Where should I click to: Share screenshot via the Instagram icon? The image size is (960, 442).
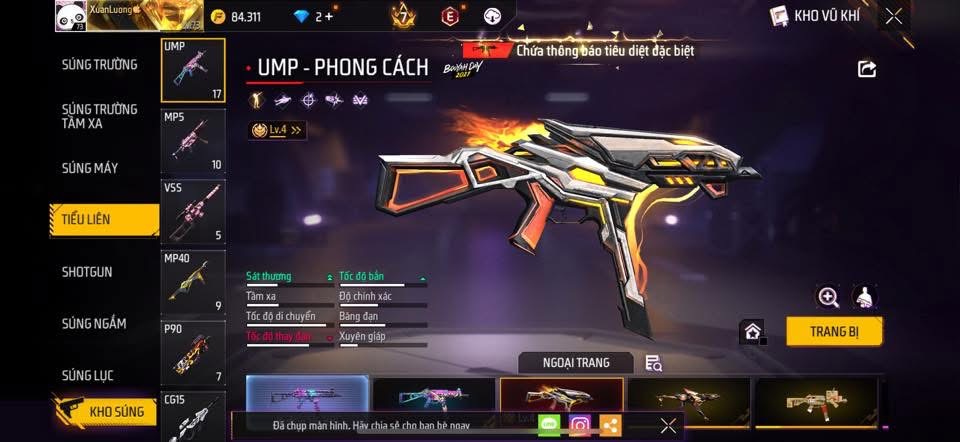coord(580,426)
